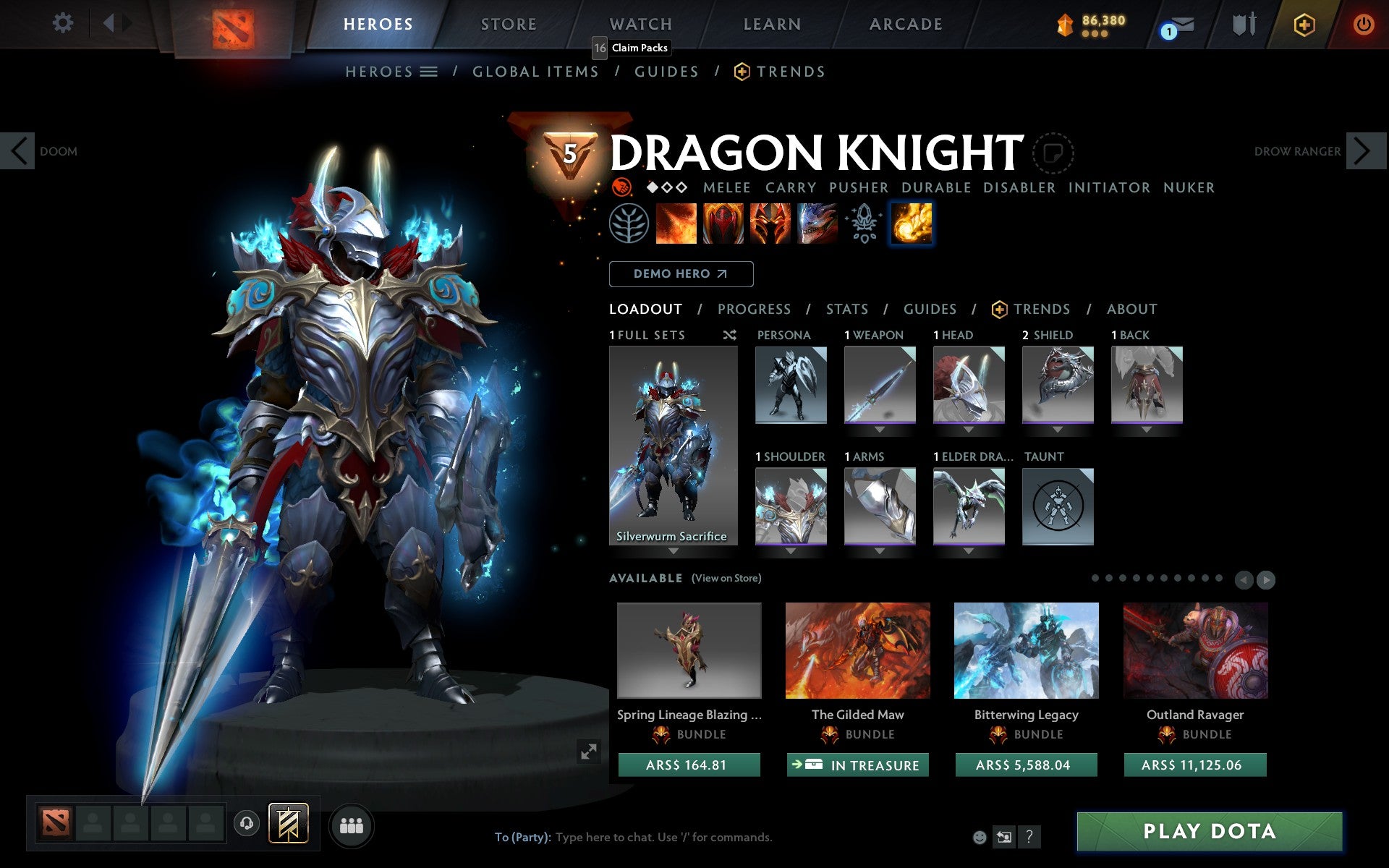Screen dimensions: 1389x868
Task: Select the Breathe Fire ability icon
Action: [x=678, y=223]
